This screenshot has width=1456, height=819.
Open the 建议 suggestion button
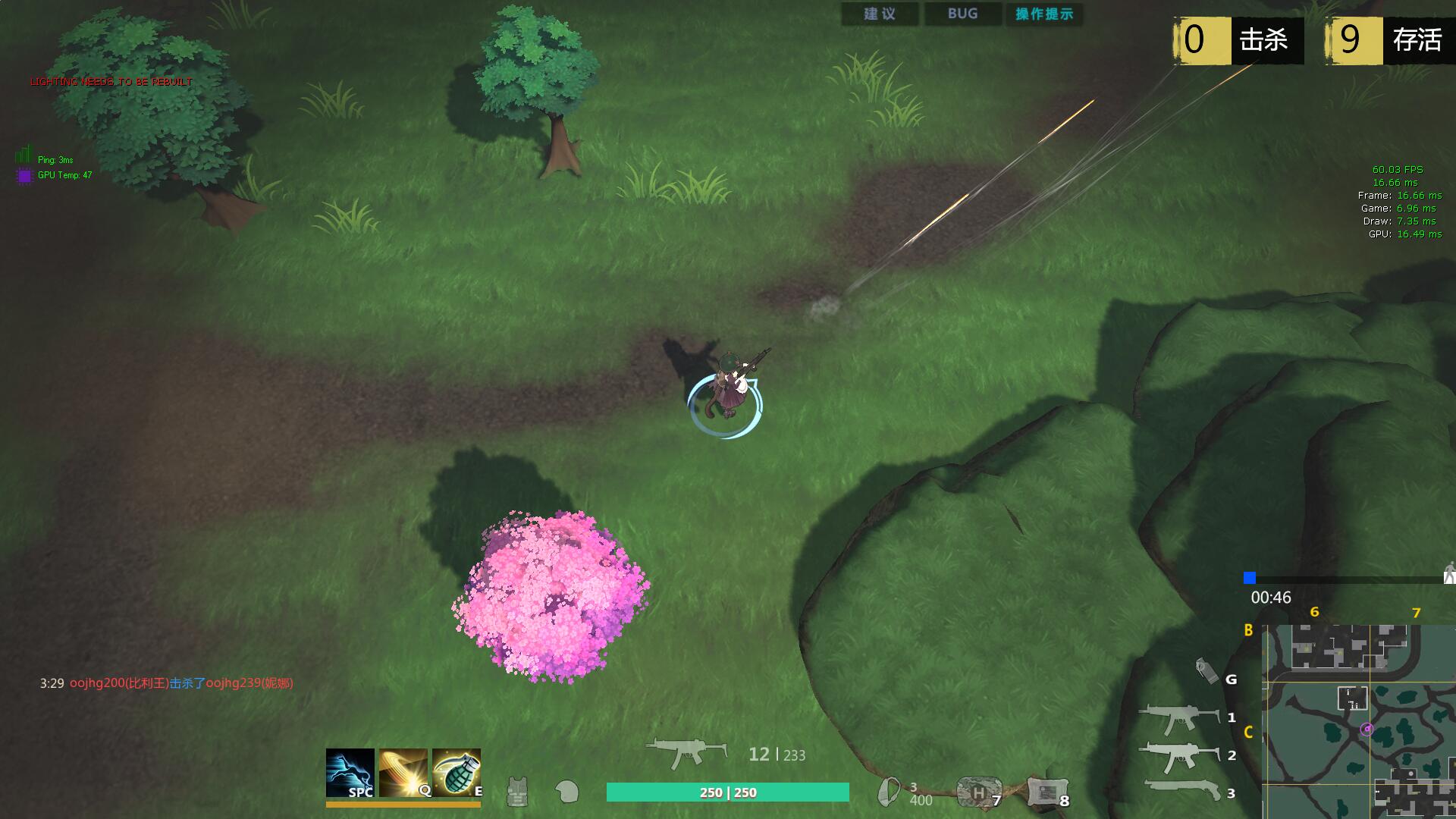click(x=880, y=14)
